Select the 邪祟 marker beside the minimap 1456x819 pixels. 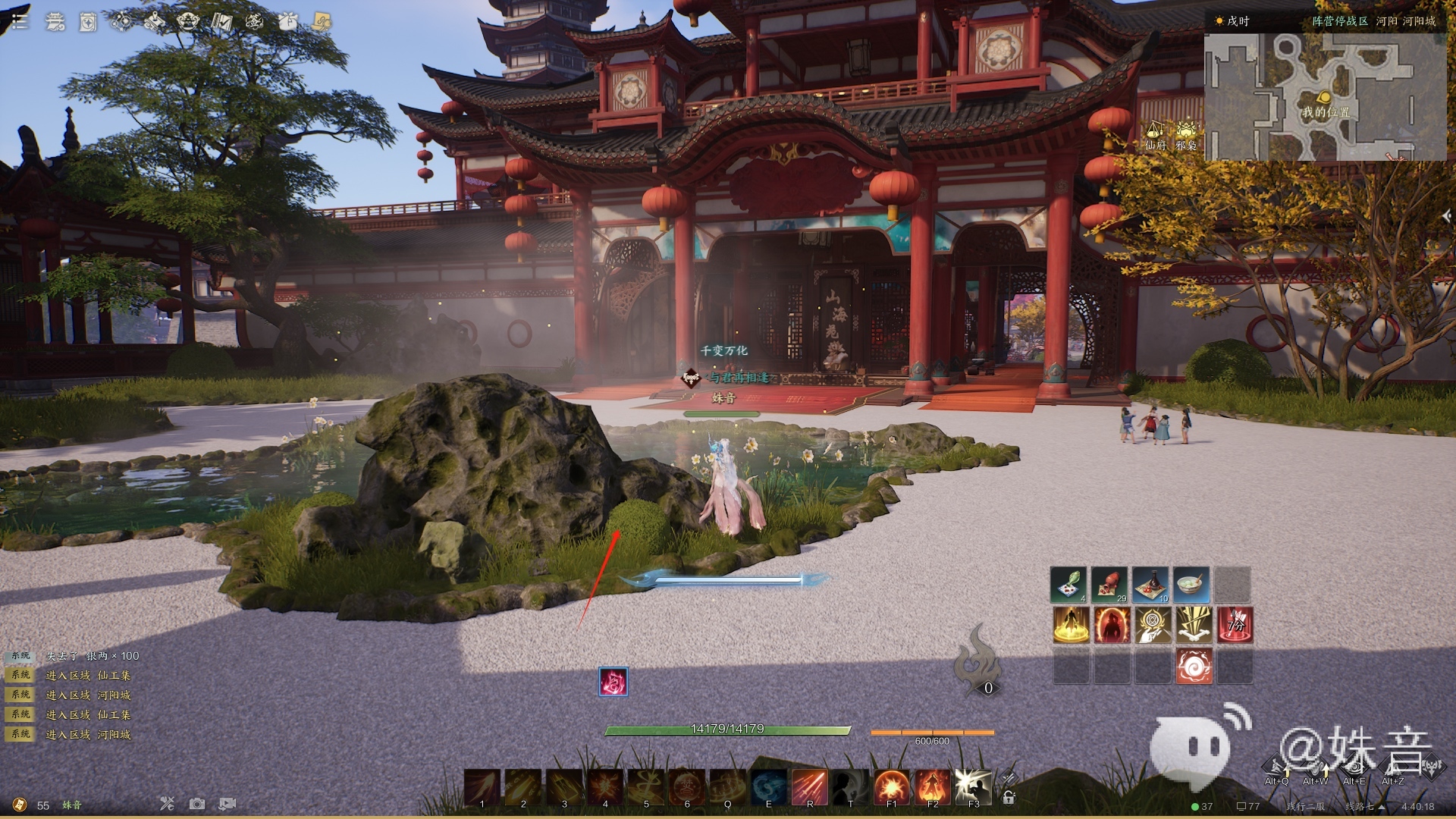pos(1186,134)
